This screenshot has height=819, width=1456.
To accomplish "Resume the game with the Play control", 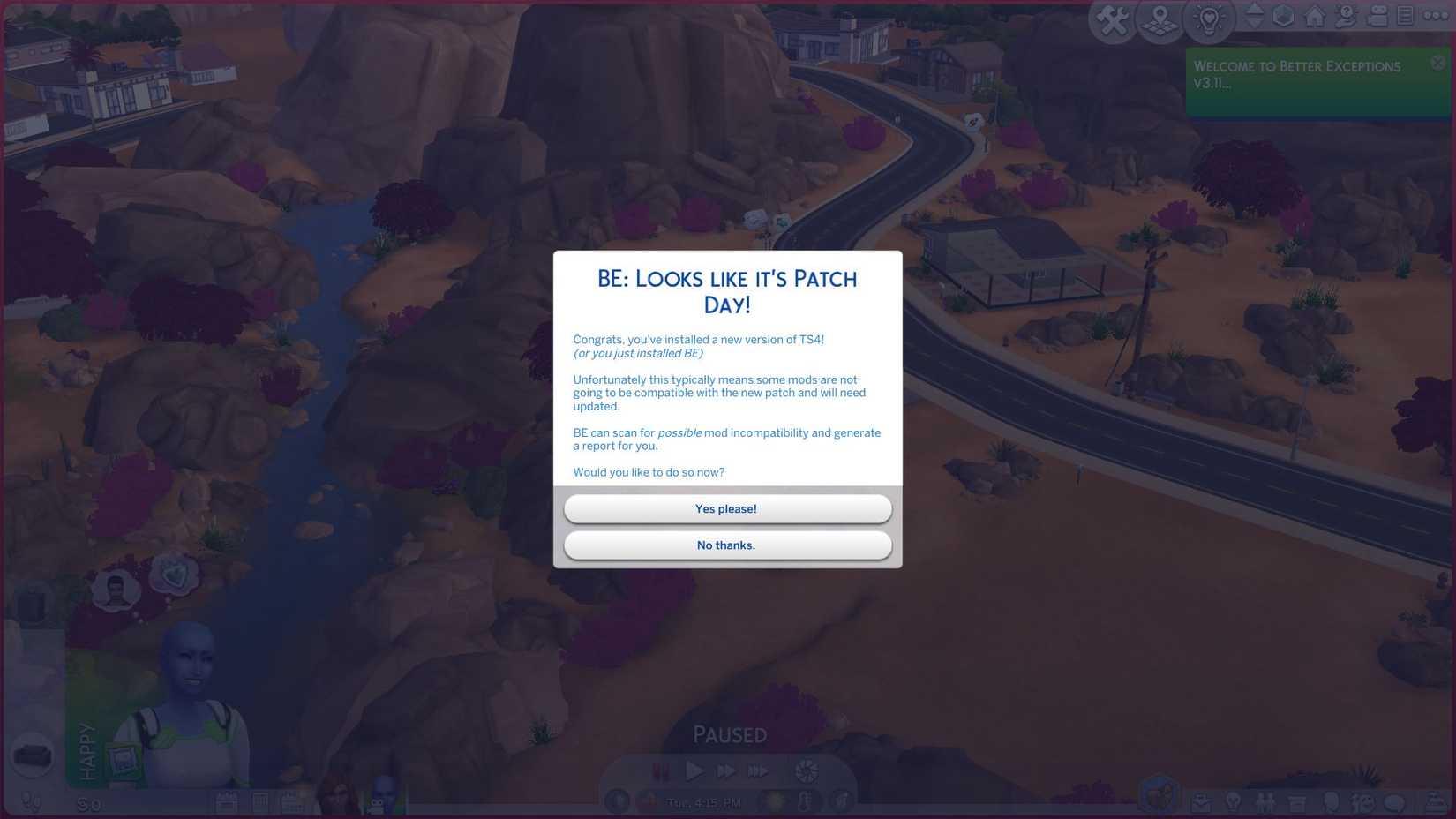I will point(694,770).
